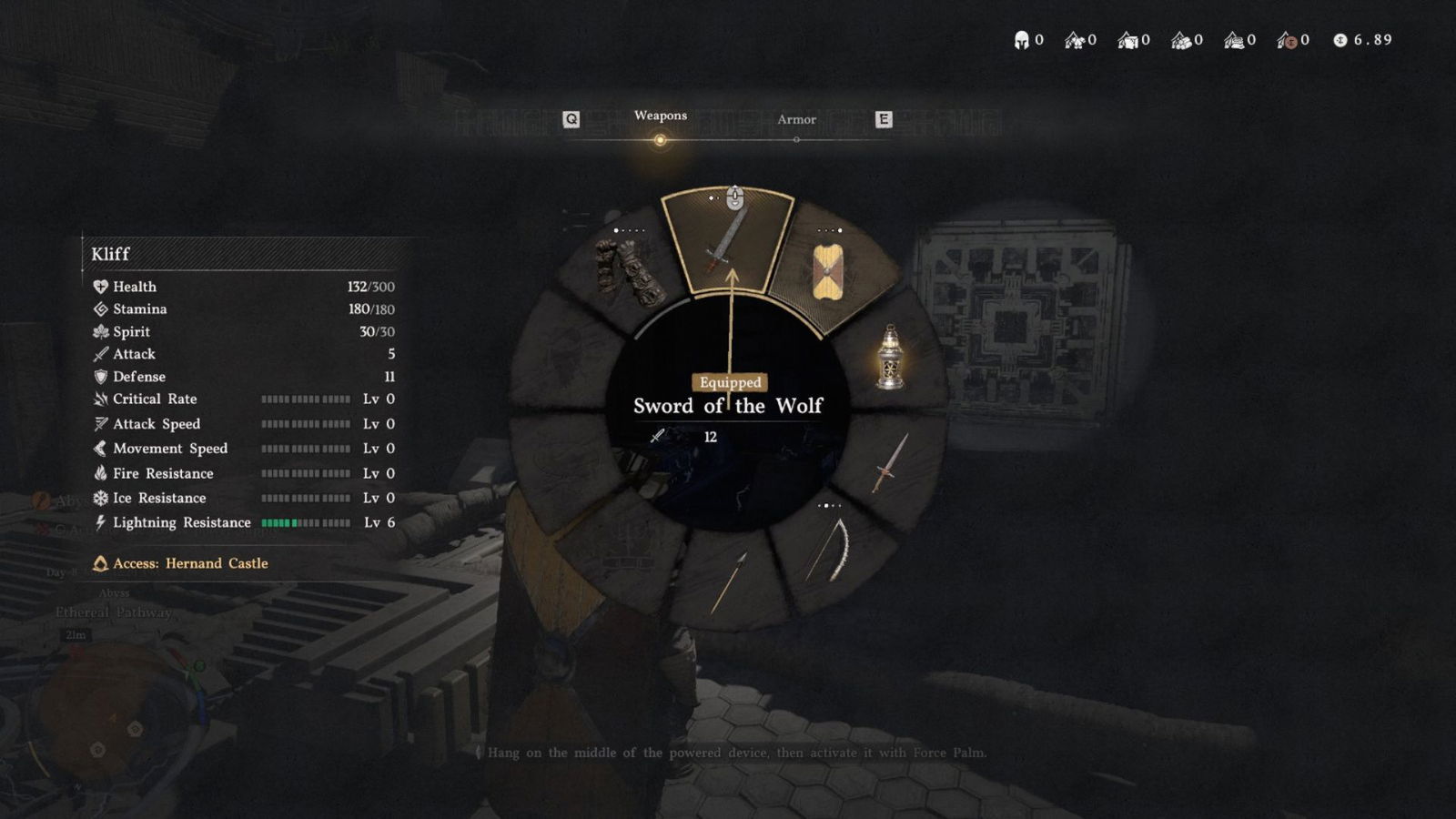
Task: Equip the yellow shield from the wheel
Action: point(828,271)
